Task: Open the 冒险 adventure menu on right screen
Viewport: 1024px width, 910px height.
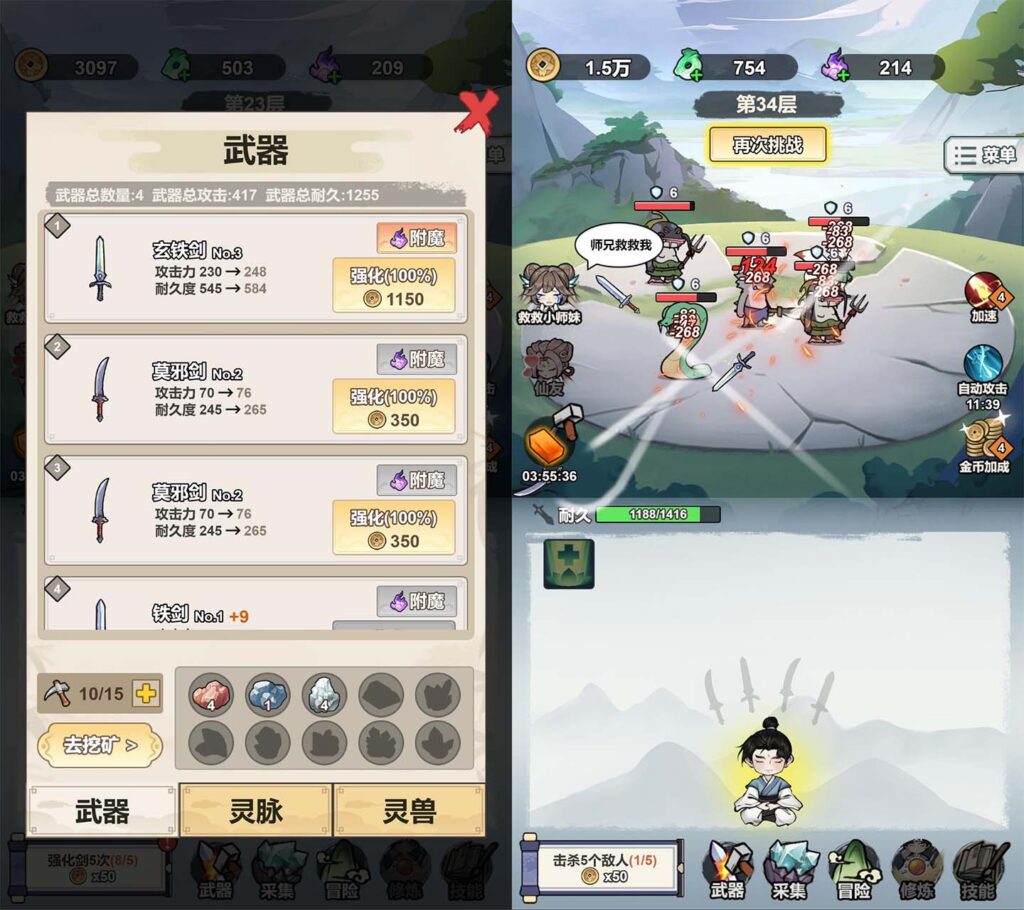Action: tap(853, 868)
